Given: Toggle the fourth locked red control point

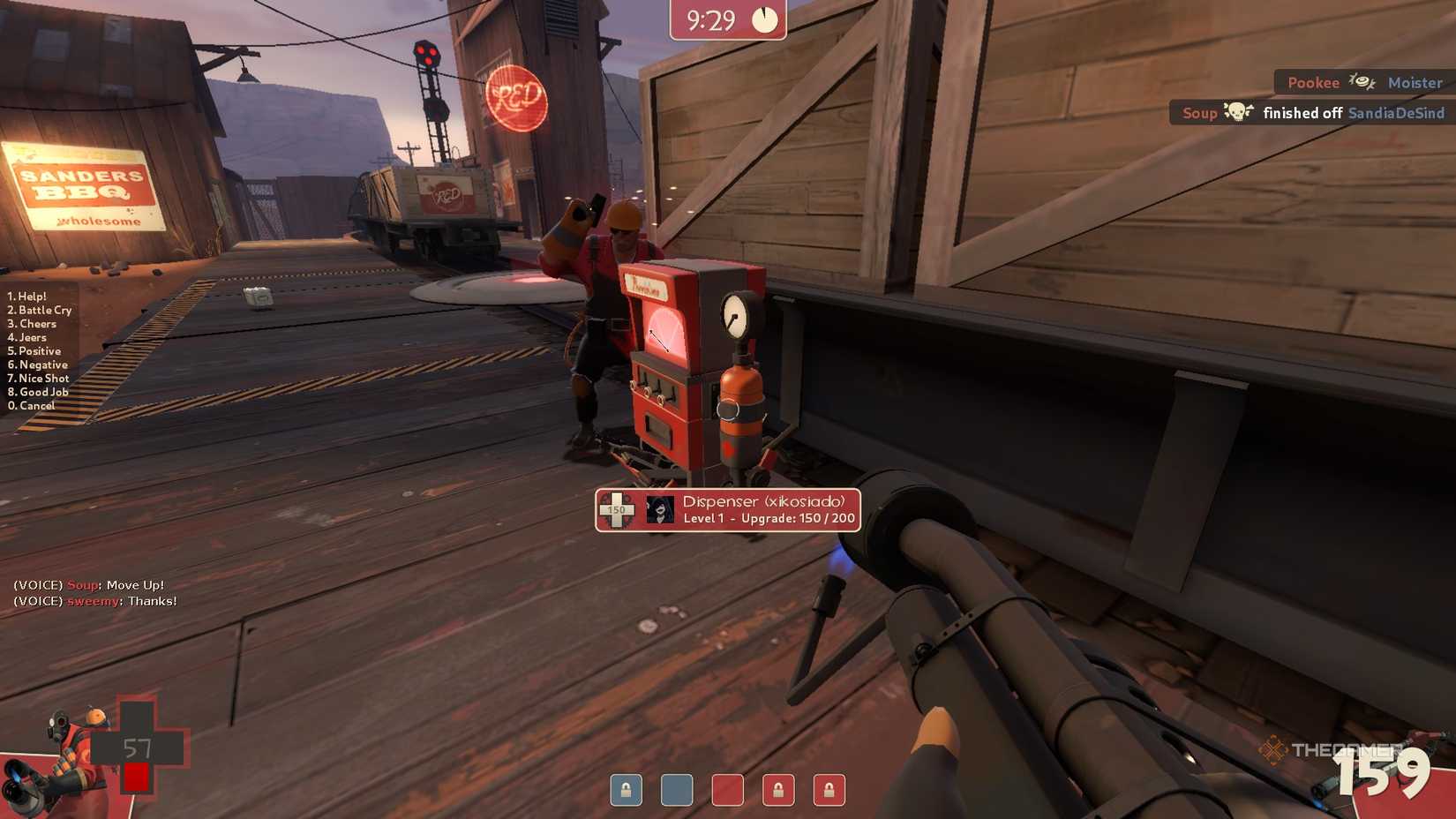Looking at the screenshot, I should [x=777, y=791].
